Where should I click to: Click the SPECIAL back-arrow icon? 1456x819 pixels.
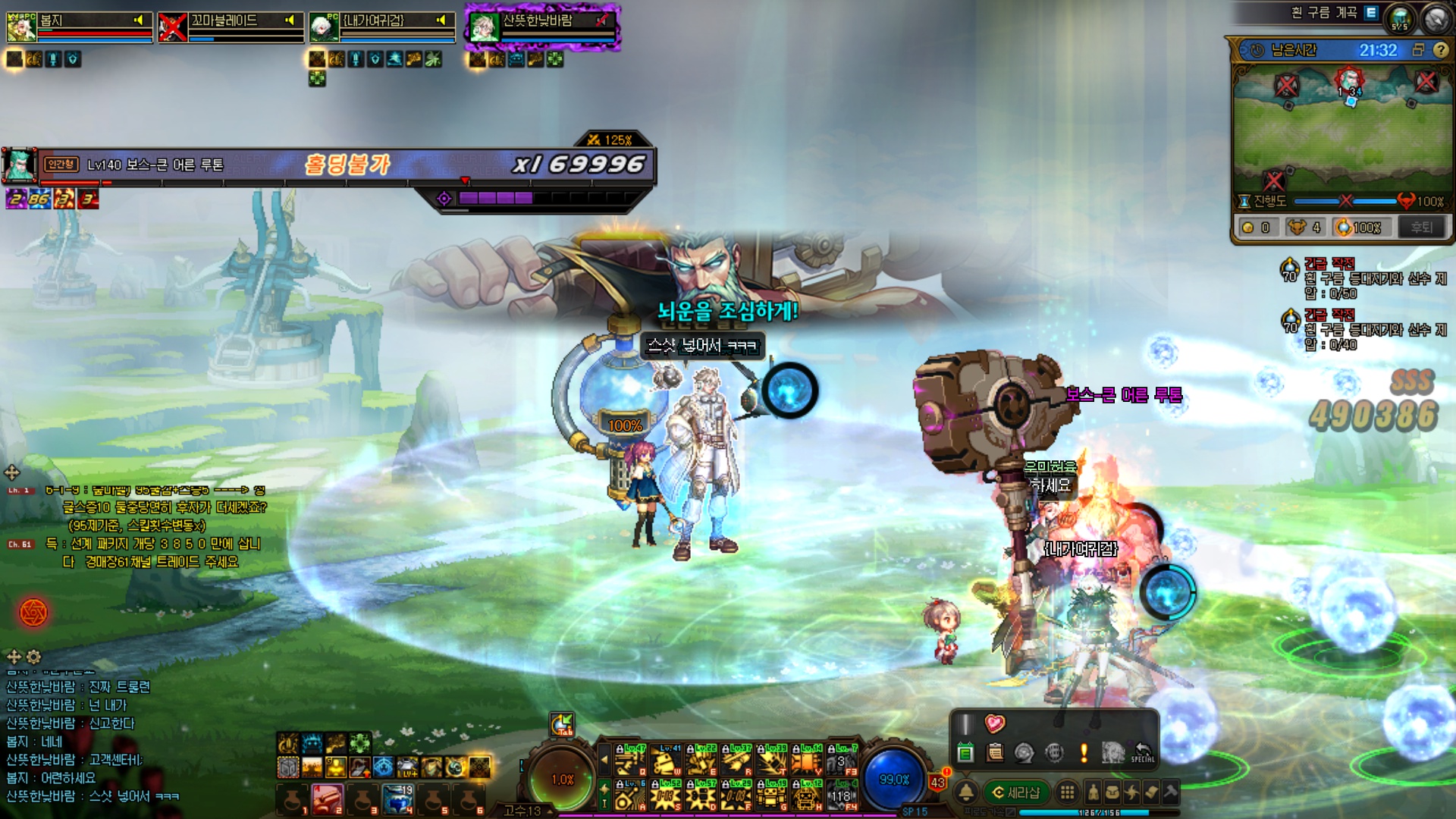(x=1142, y=752)
